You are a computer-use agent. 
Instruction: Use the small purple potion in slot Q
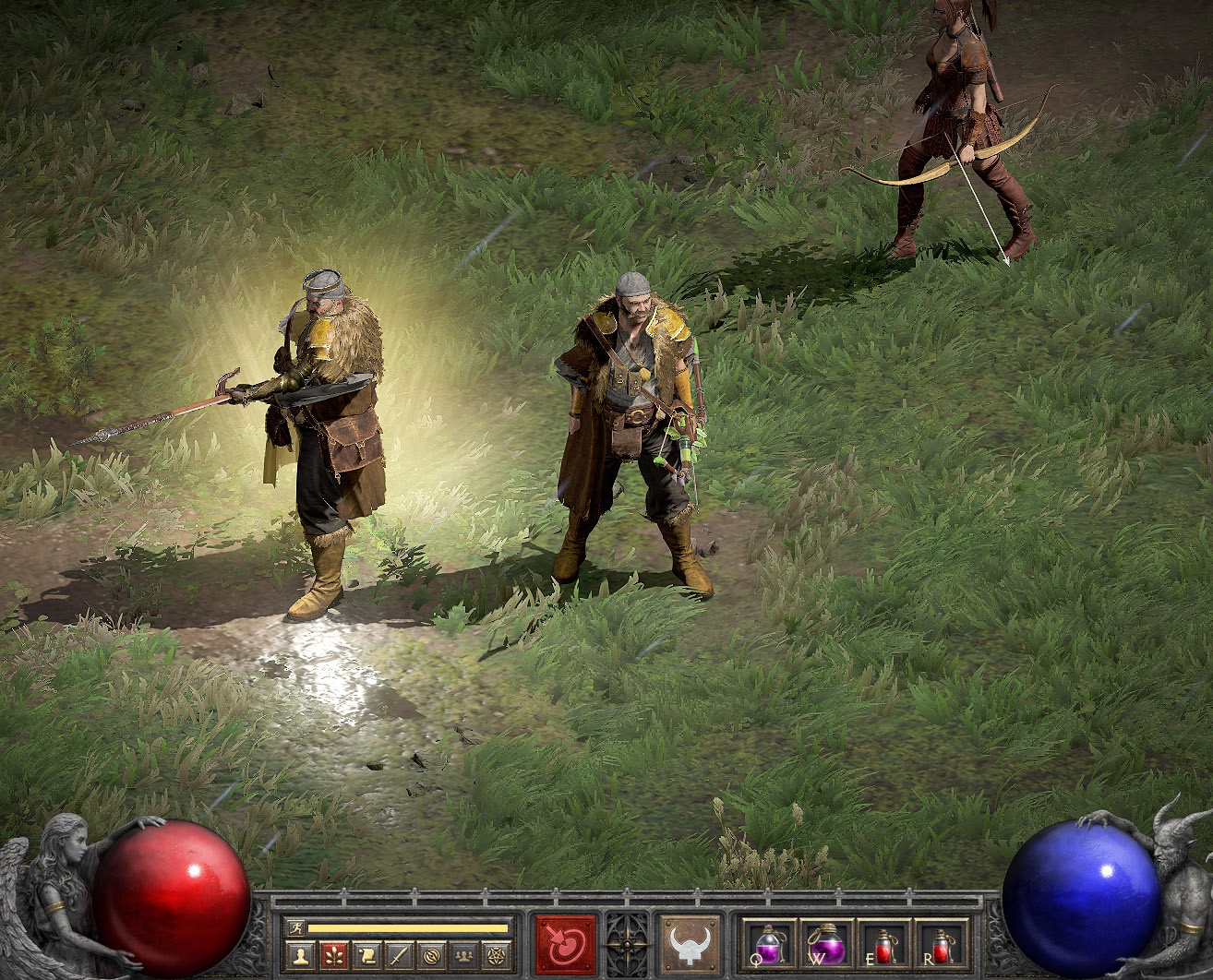point(770,944)
